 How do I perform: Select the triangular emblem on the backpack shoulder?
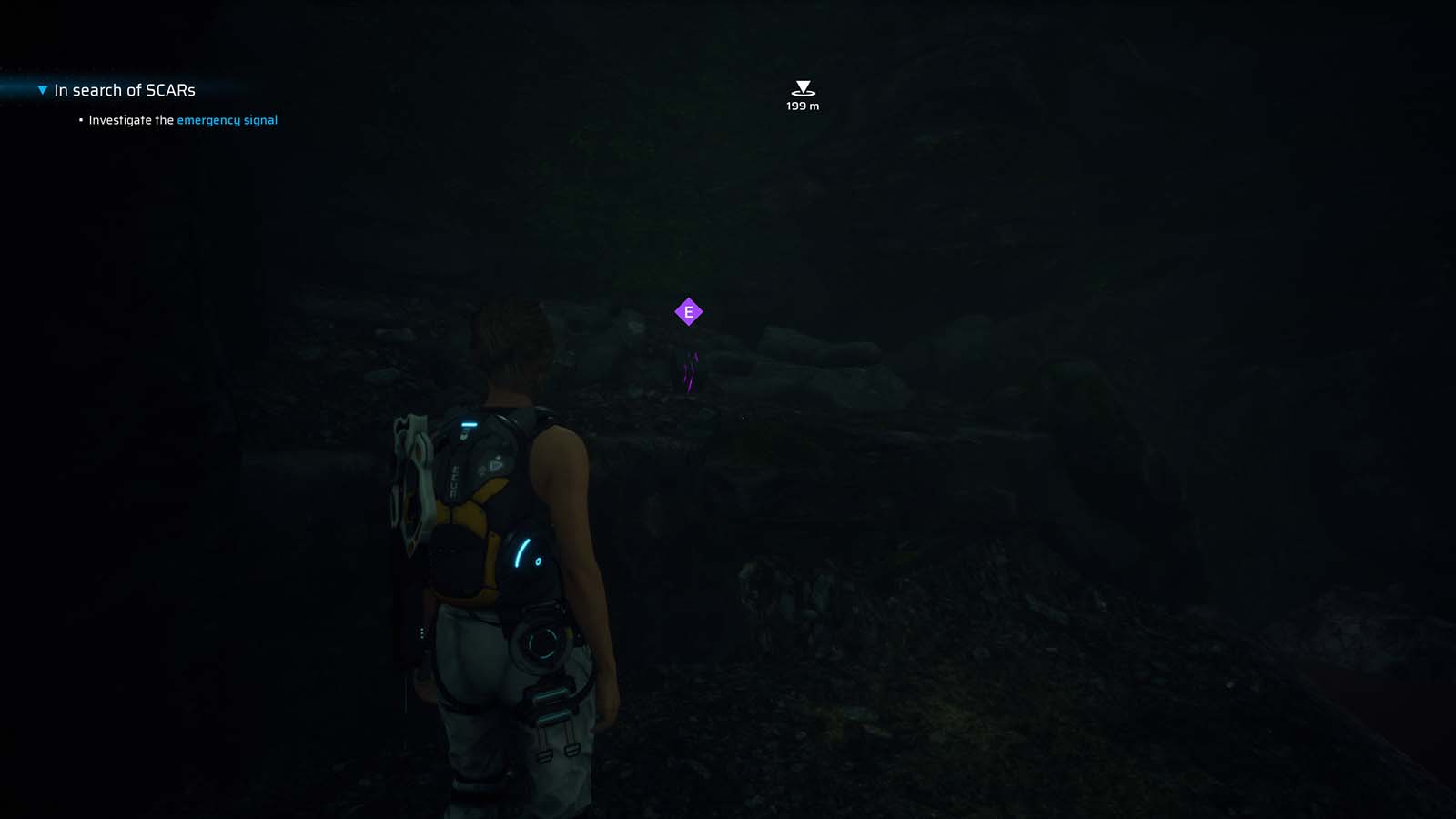click(494, 466)
